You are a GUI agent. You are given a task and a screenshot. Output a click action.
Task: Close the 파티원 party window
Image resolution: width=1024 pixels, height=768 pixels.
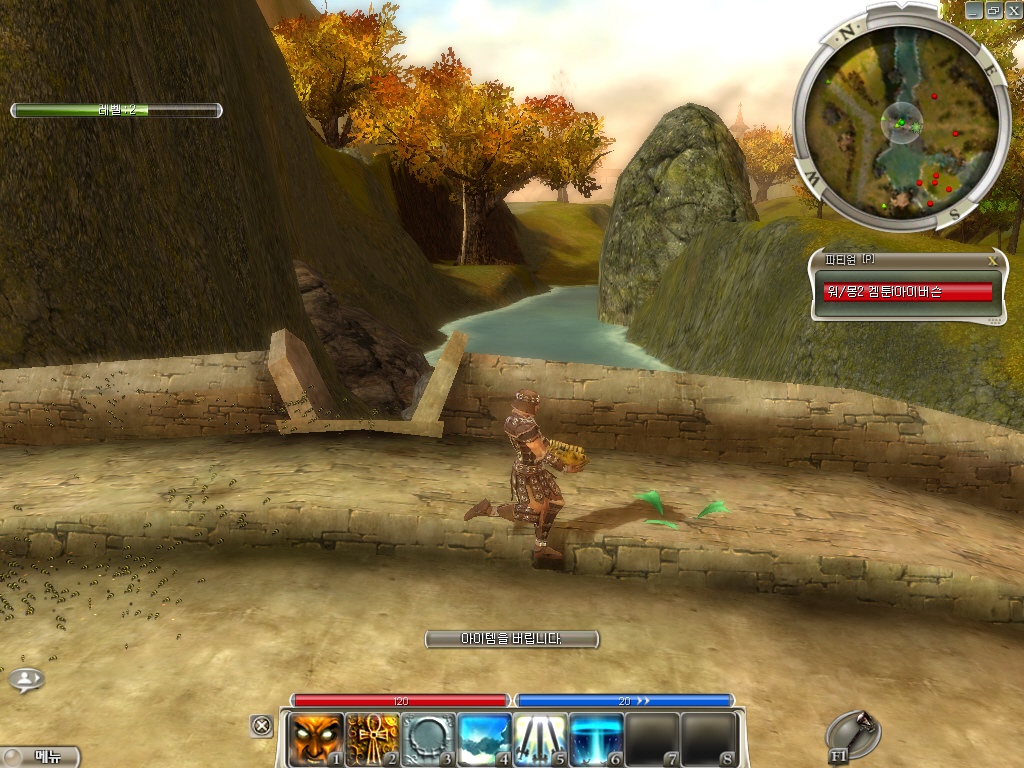992,260
